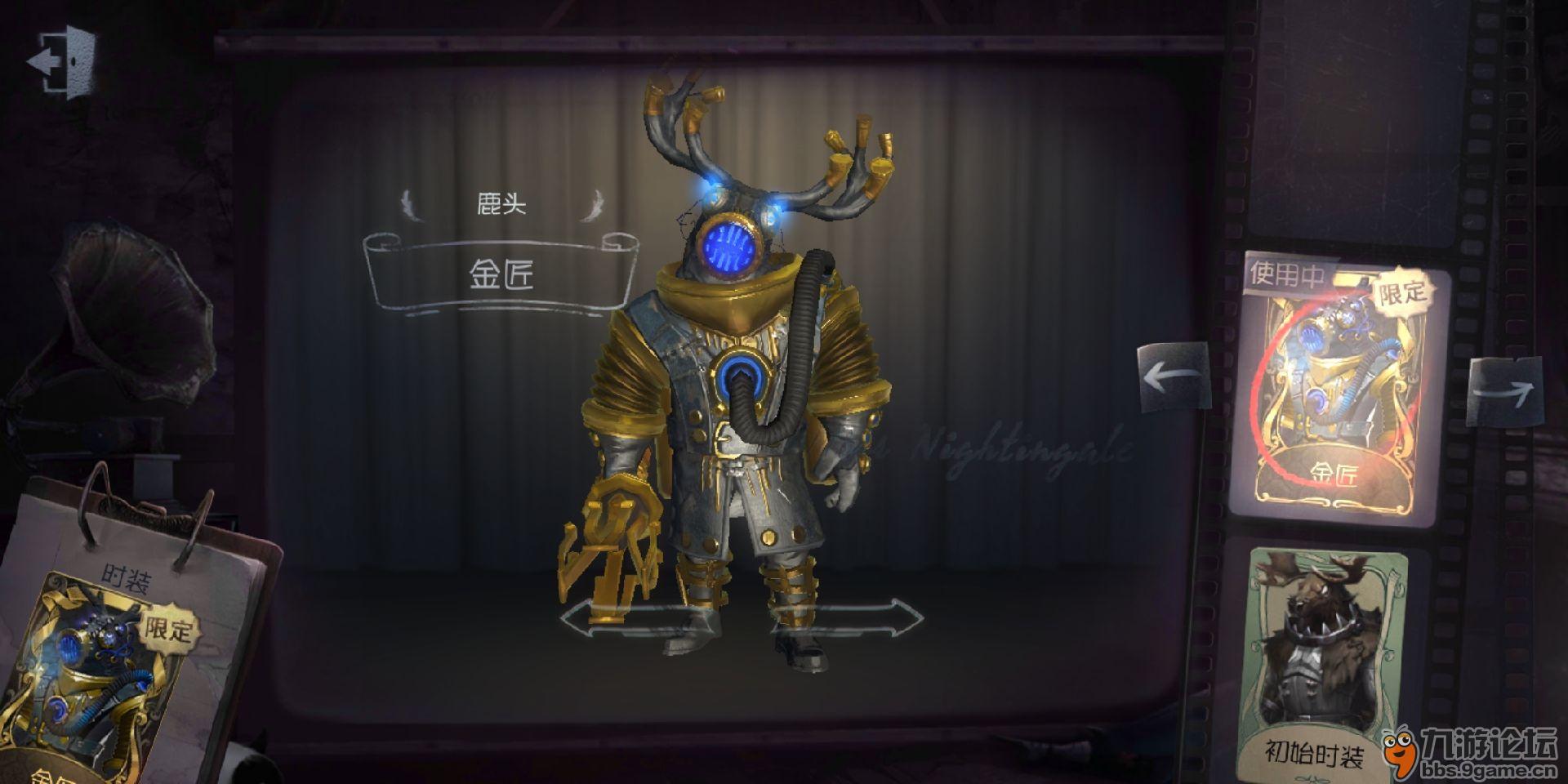Image resolution: width=1568 pixels, height=784 pixels.
Task: Exit via the door icon
Action: click(x=62, y=61)
